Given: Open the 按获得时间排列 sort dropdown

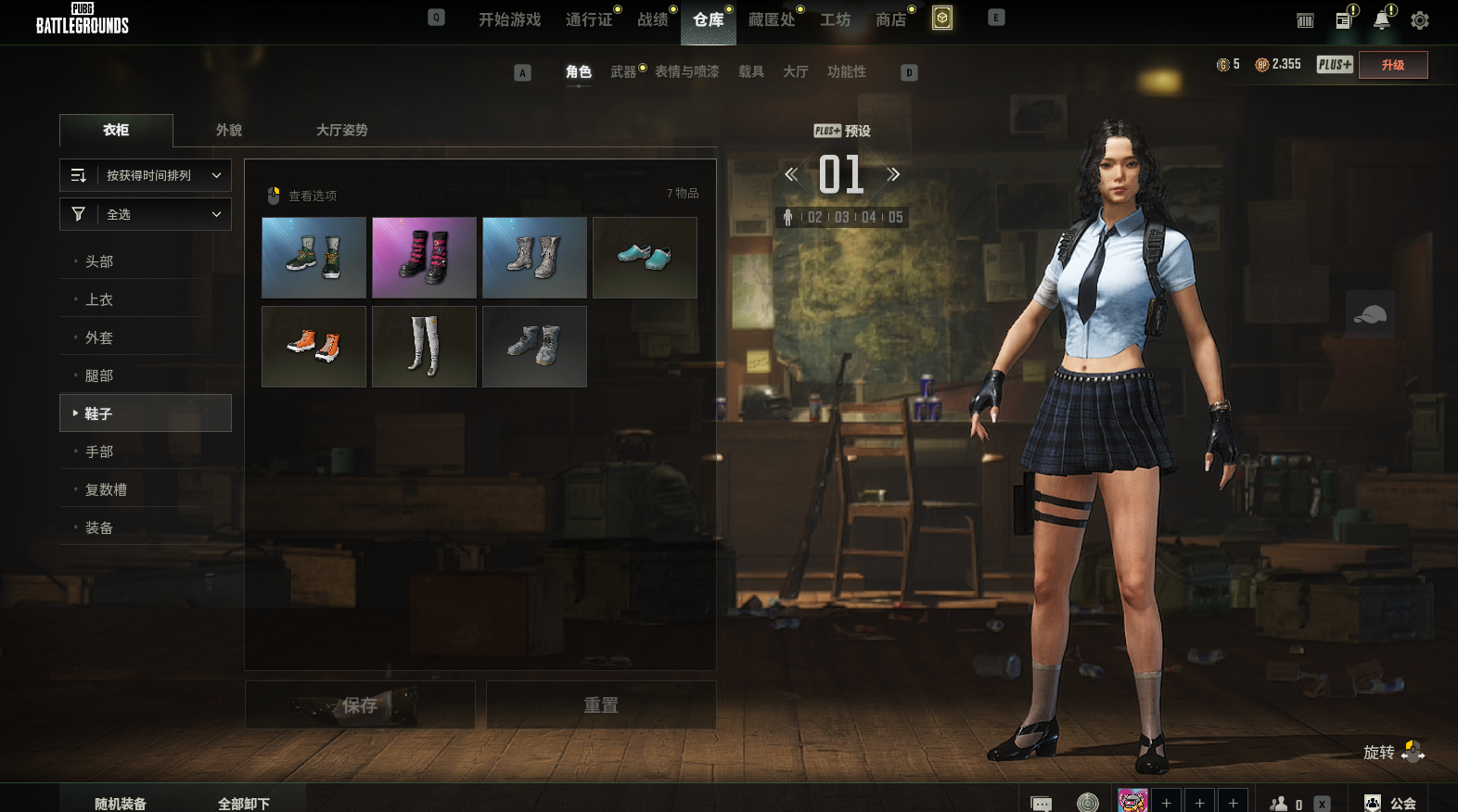Looking at the screenshot, I should 146,175.
